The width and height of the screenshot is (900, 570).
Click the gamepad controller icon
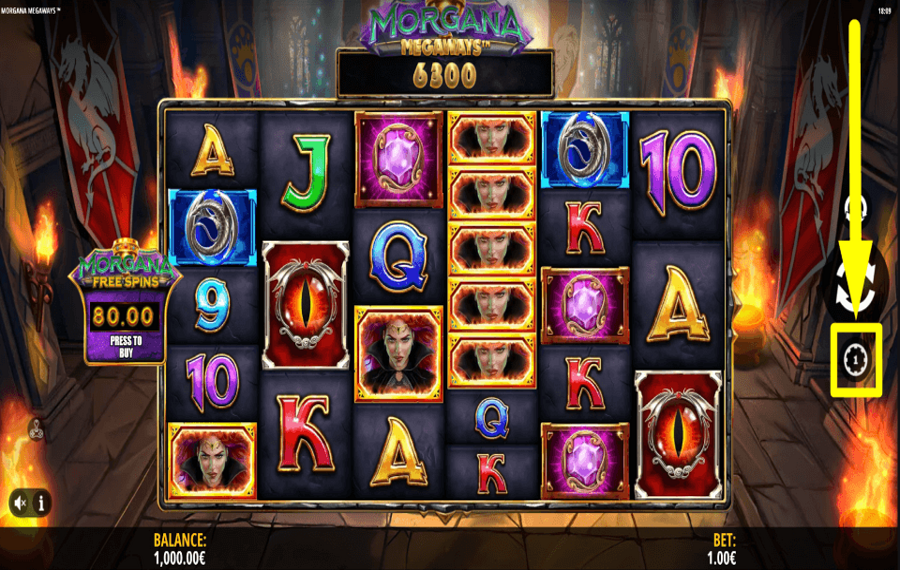(x=37, y=430)
